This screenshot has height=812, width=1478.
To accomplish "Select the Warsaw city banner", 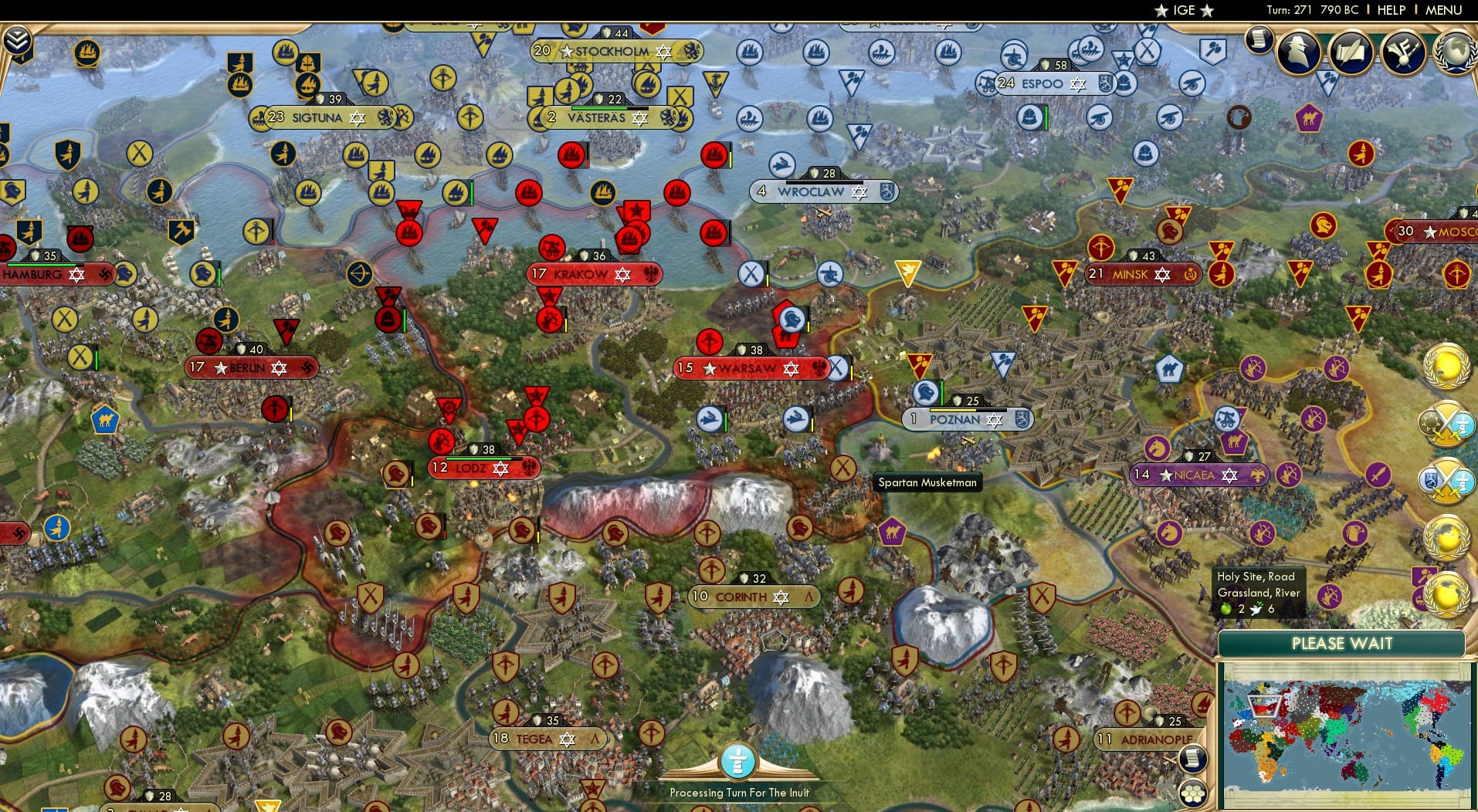I will click(x=744, y=368).
